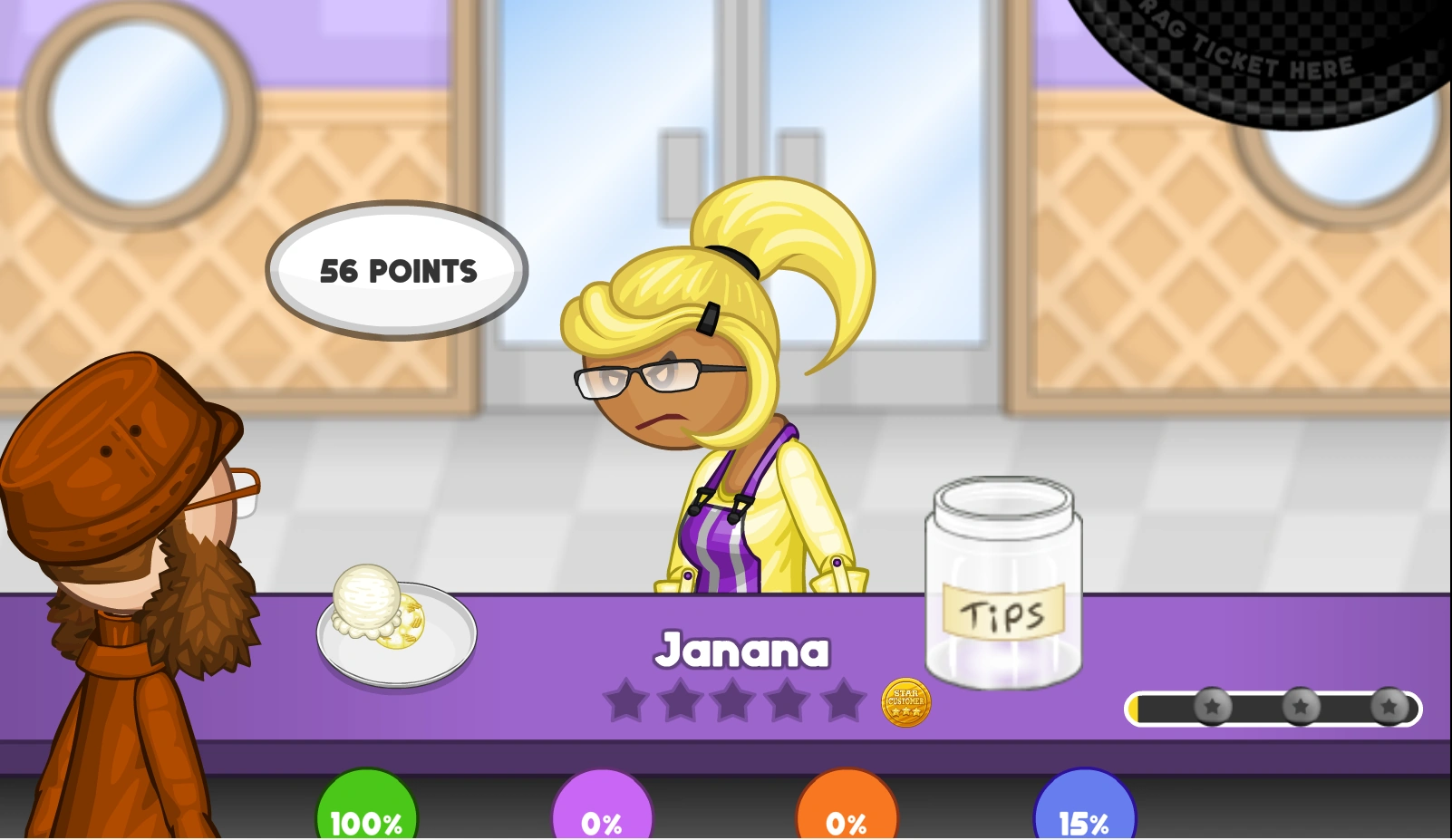1452x840 pixels.
Task: Click the middle rating star below Janana's name
Action: click(x=734, y=701)
